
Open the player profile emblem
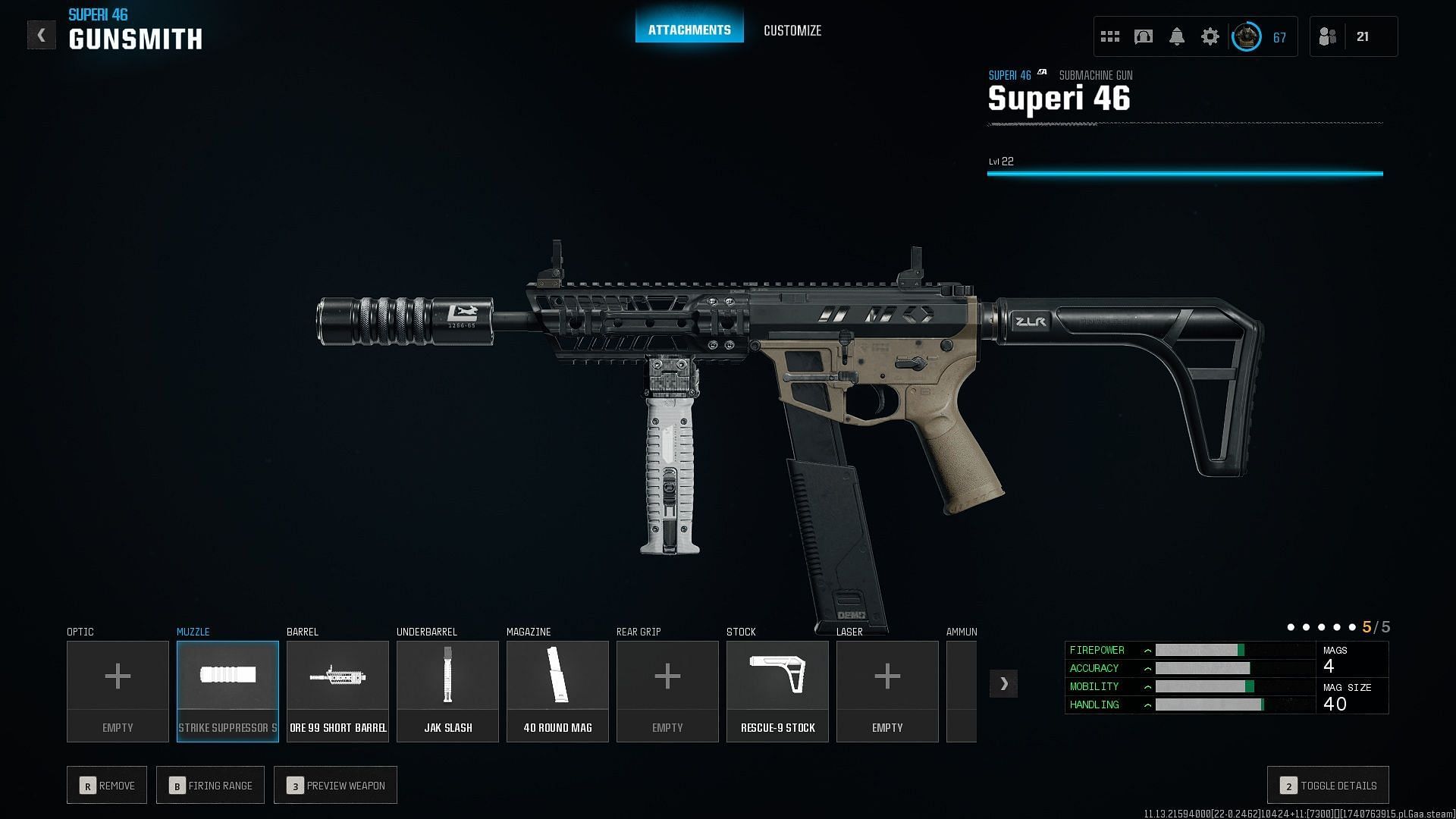pyautogui.click(x=1246, y=36)
